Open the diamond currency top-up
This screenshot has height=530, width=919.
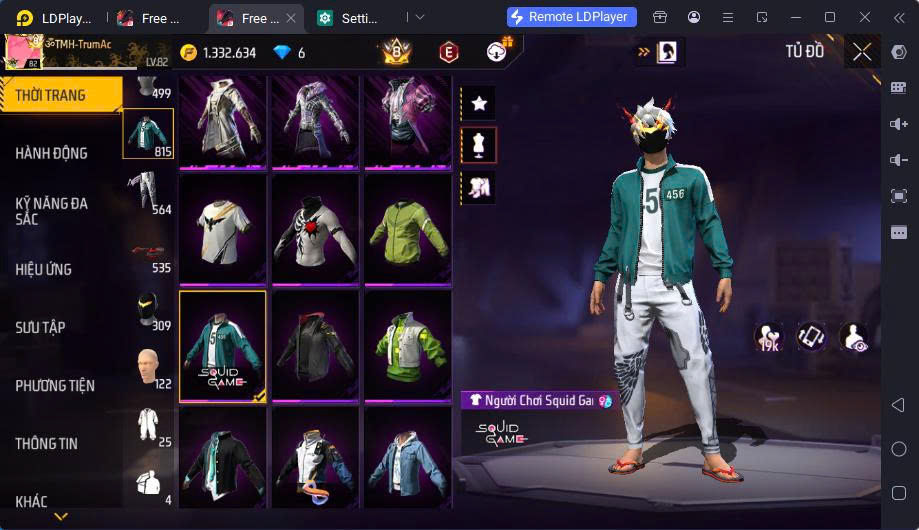click(289, 53)
